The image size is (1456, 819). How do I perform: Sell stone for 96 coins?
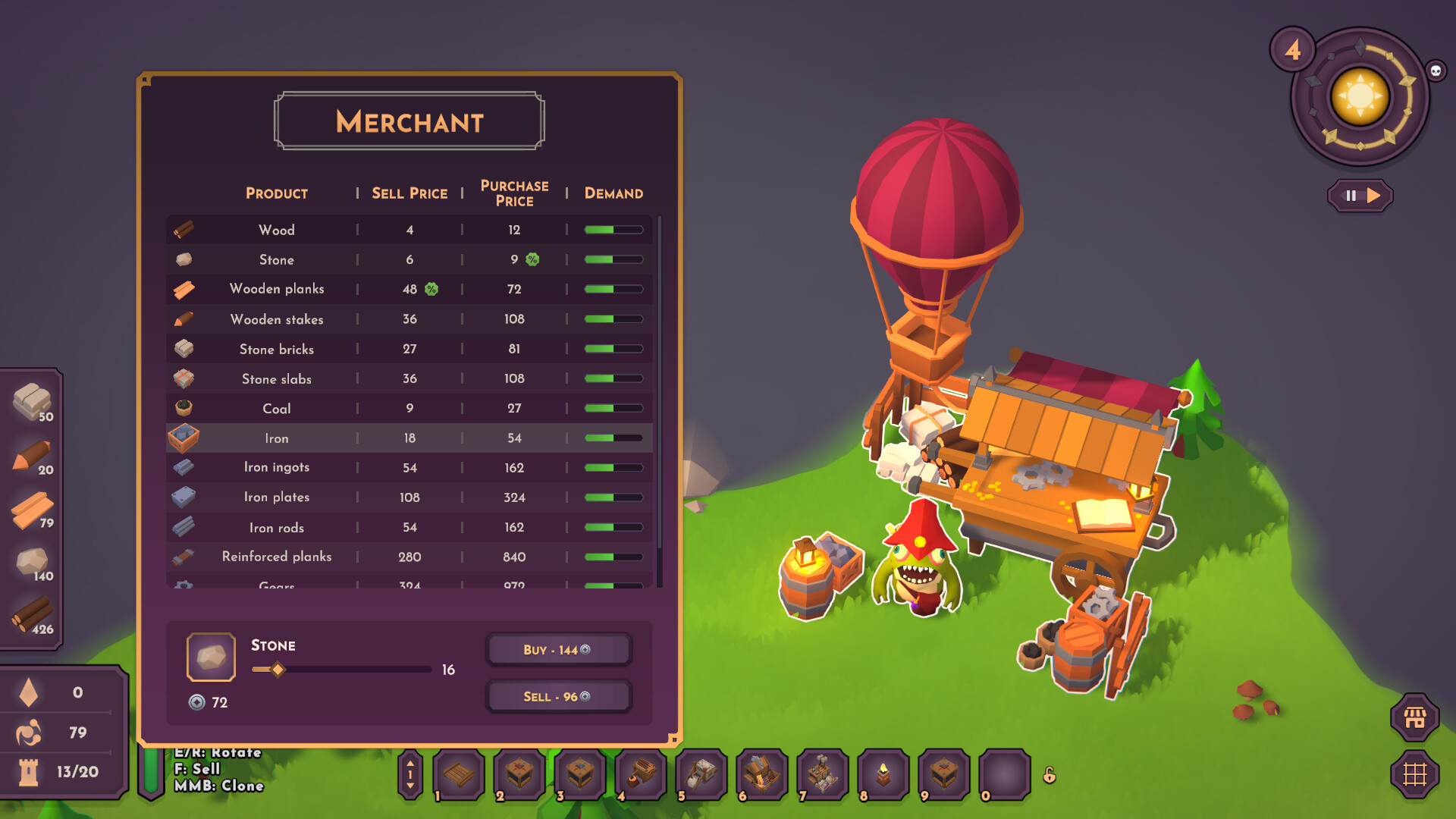click(x=557, y=696)
